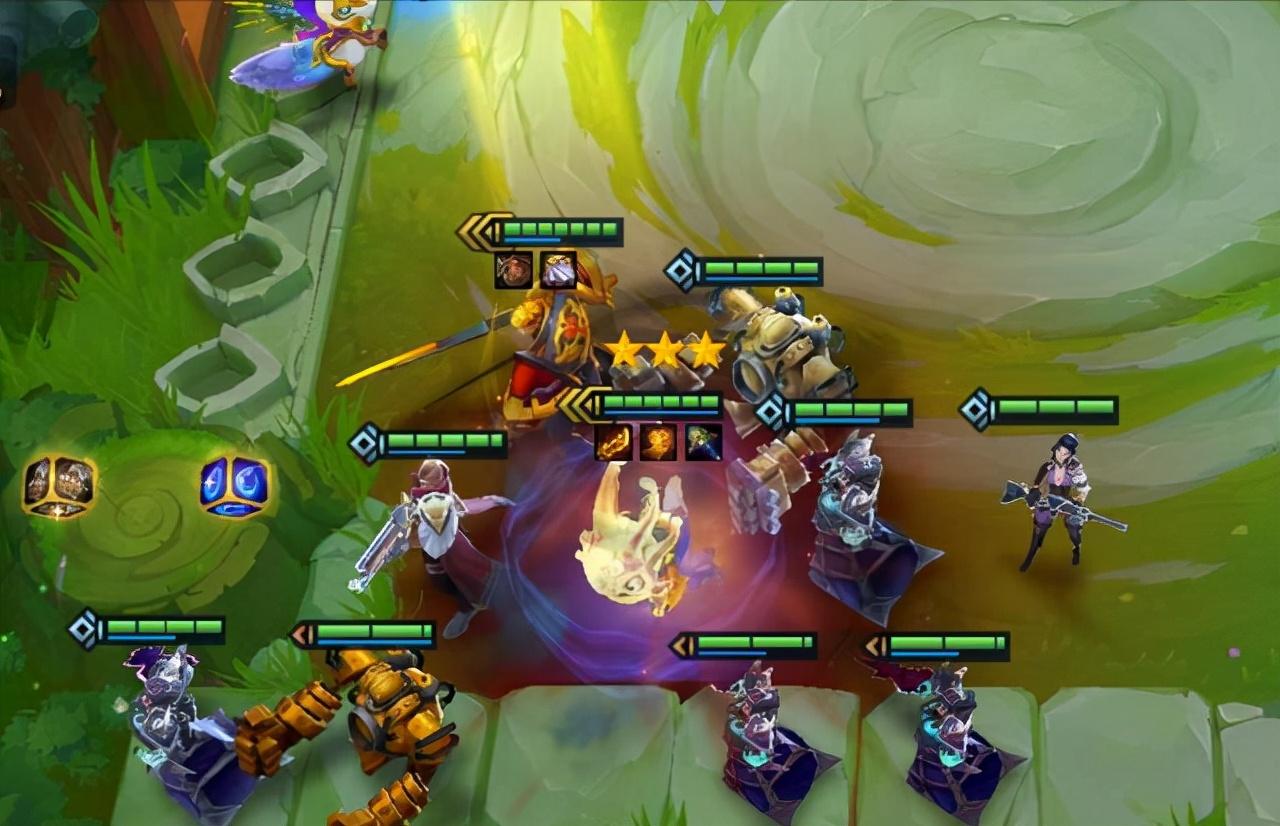Inspect the silver-purple item icon
1280x826 pixels.
pyautogui.click(x=558, y=270)
